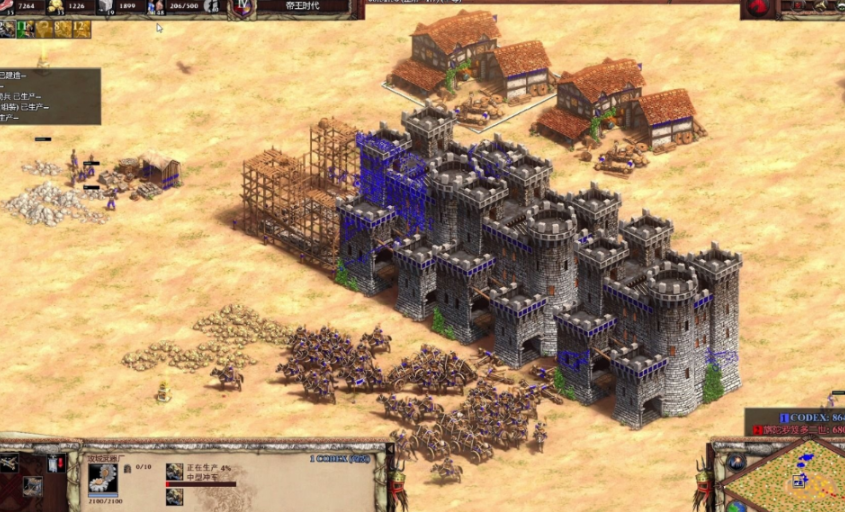
Task: Click the Imperial Age civilization emblem
Action: click(241, 8)
